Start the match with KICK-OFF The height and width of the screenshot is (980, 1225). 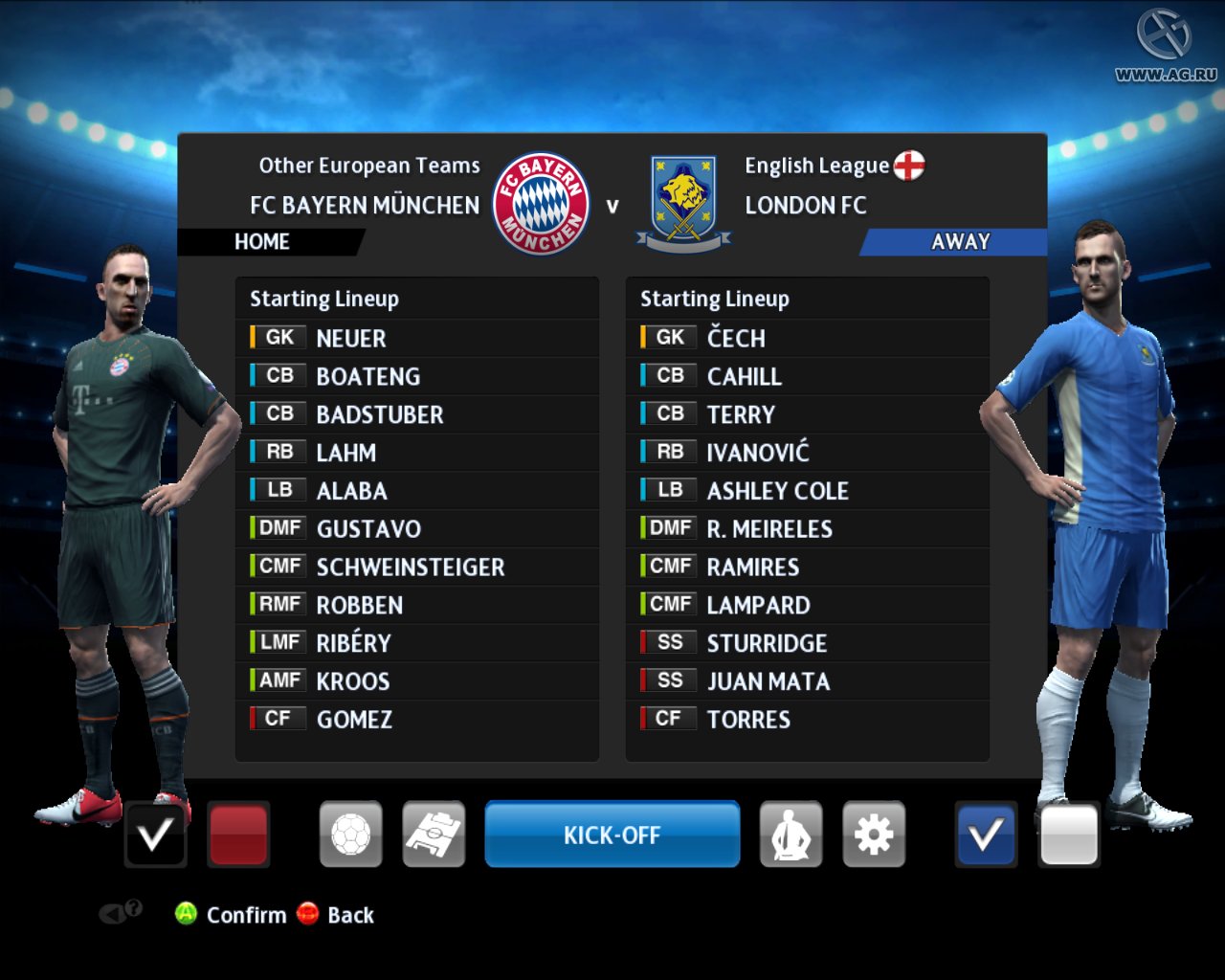[x=612, y=835]
